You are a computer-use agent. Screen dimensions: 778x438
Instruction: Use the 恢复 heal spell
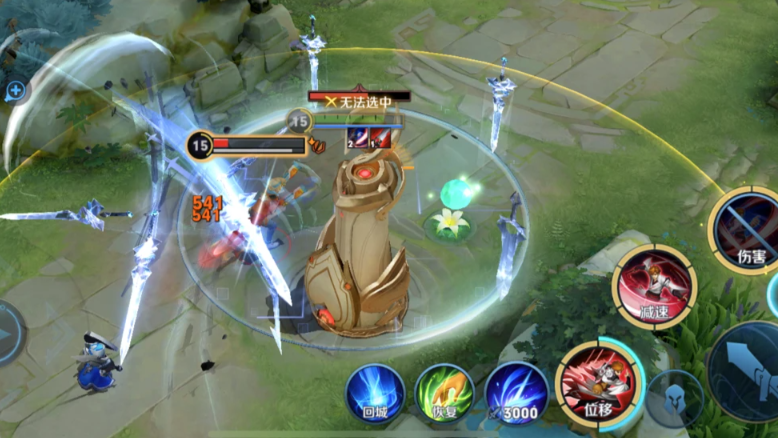[444, 393]
